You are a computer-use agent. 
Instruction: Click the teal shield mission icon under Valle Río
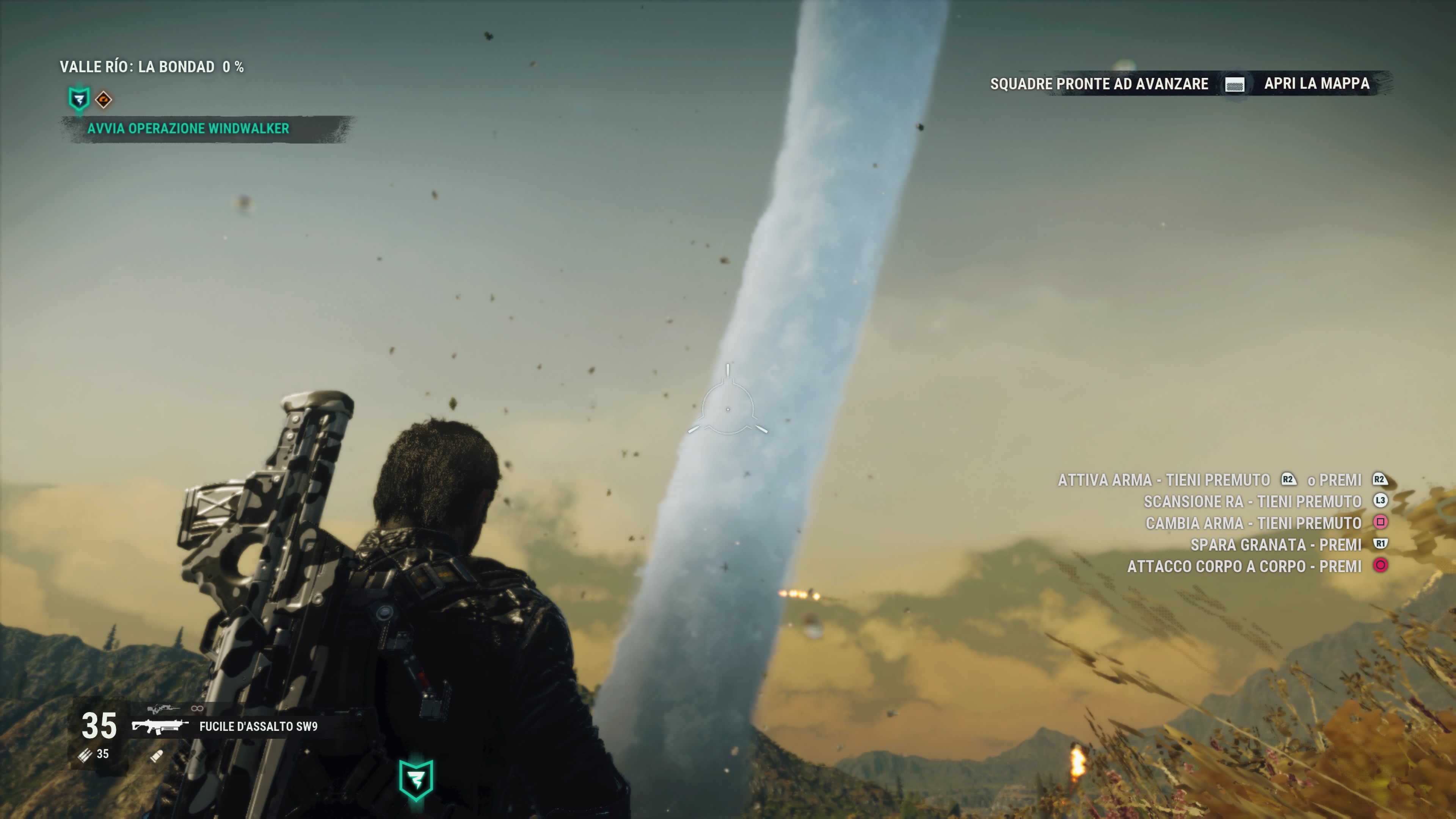(x=79, y=99)
